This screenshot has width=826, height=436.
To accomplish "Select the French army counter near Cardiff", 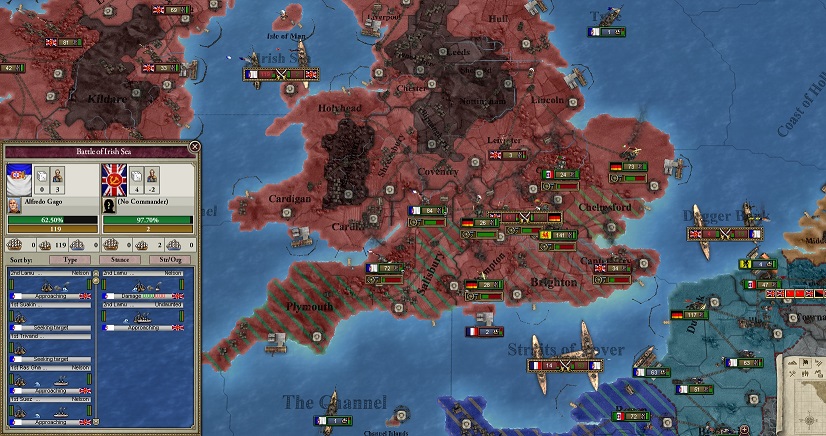I will point(428,211).
